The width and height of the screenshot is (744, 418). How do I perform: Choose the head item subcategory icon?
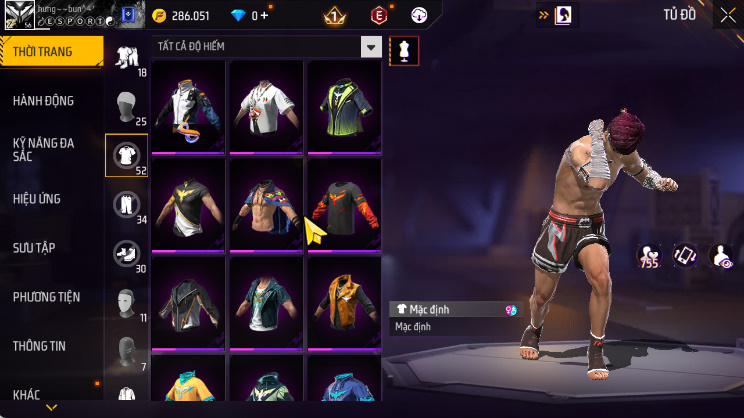(x=126, y=105)
